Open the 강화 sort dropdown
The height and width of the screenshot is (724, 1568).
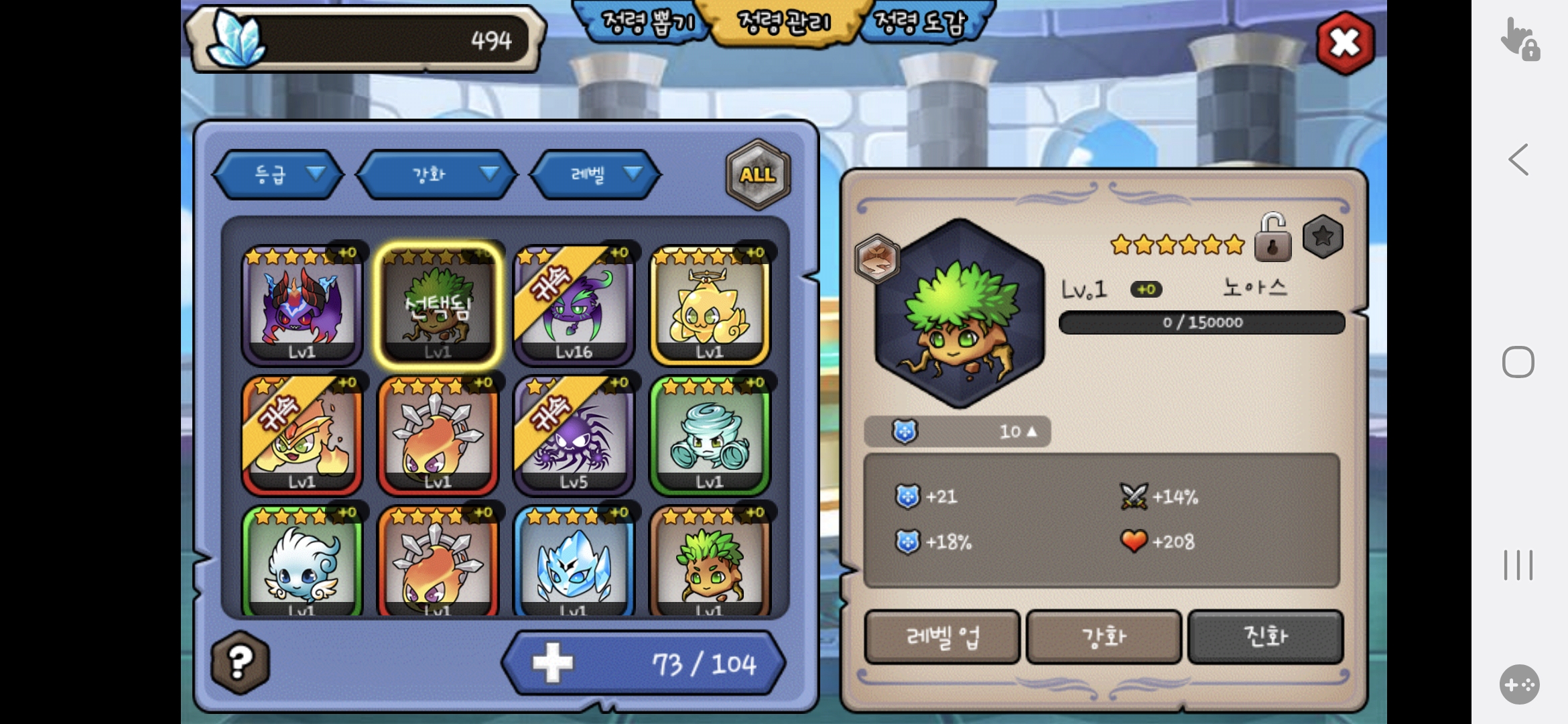click(x=437, y=175)
